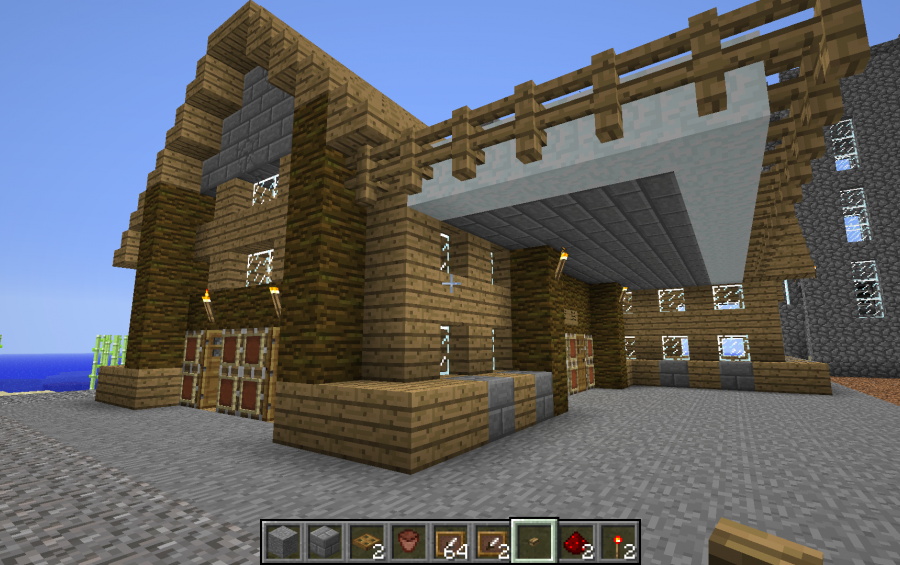Pick the framed item stack of 64
The height and width of the screenshot is (565, 900).
click(x=449, y=542)
